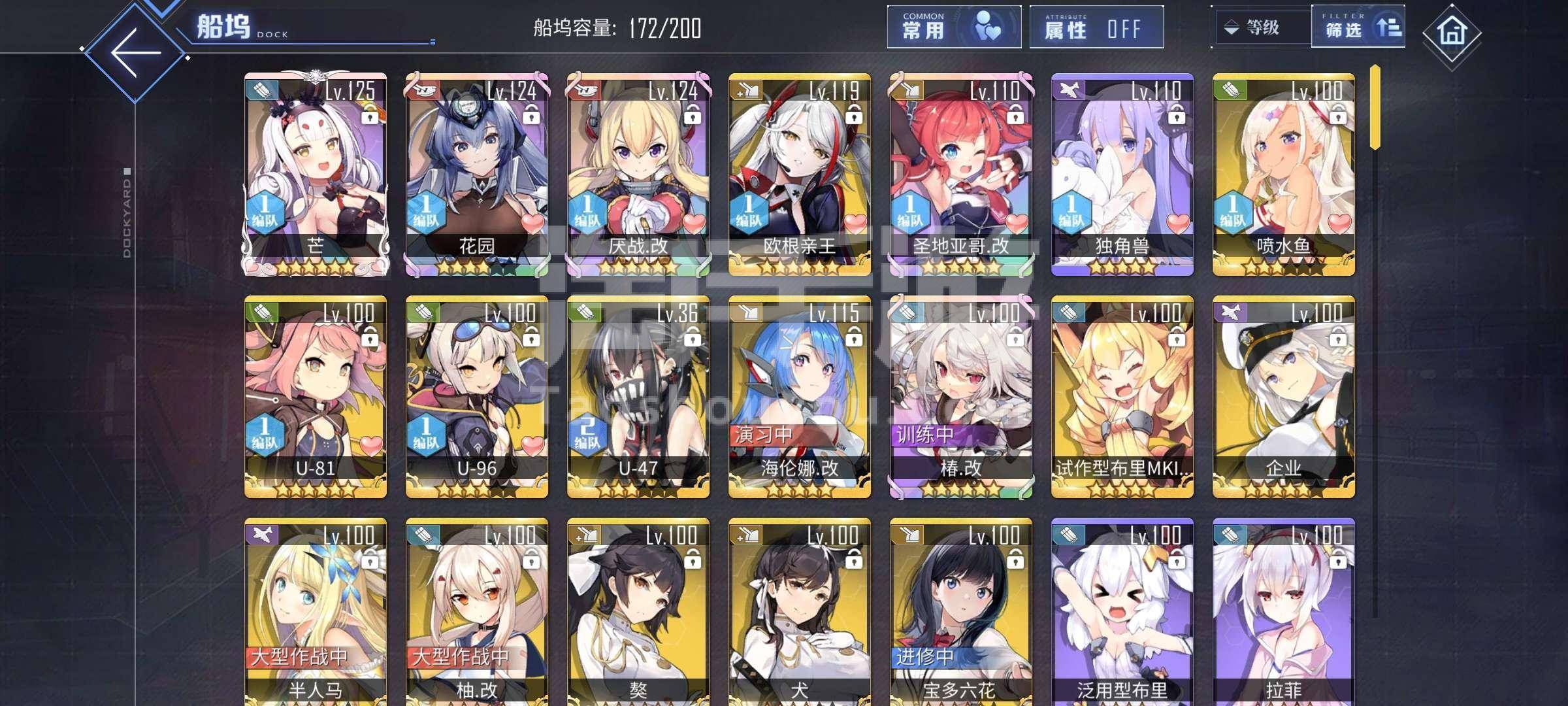
Task: Pick the 圣地亚哥.改 ship card
Action: pos(961,174)
